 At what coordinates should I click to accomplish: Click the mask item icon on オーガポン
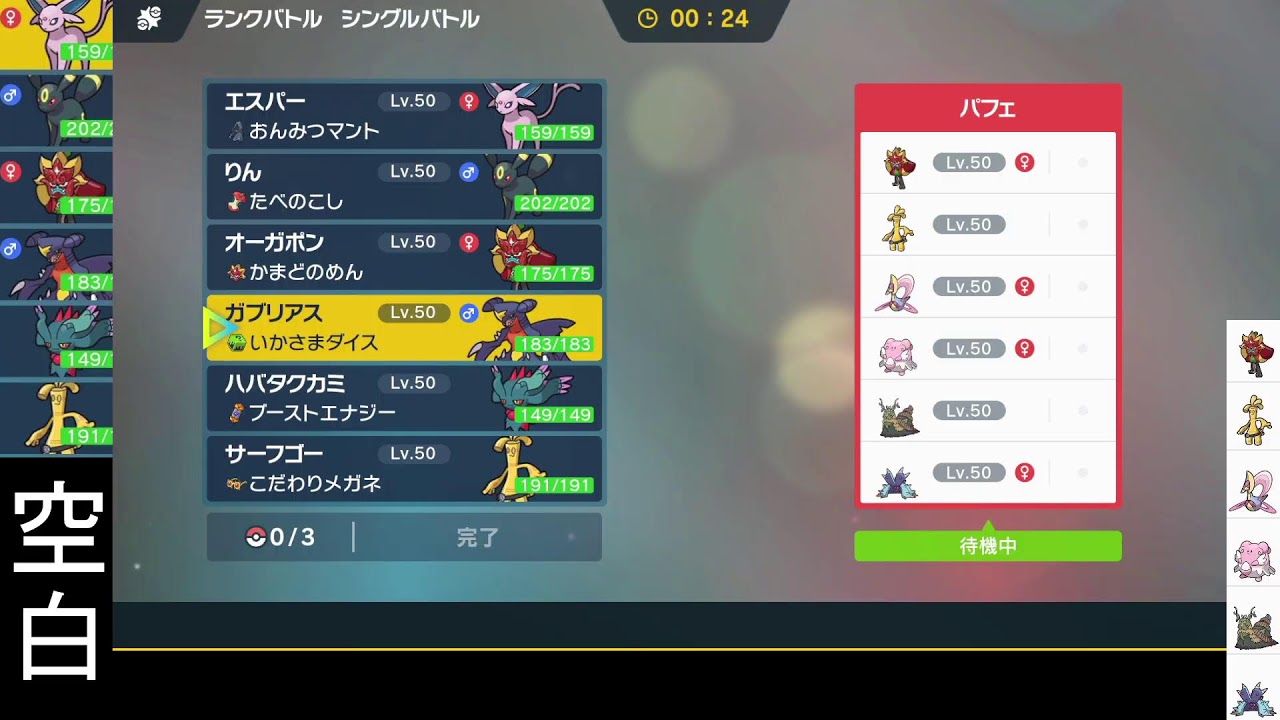click(237, 271)
